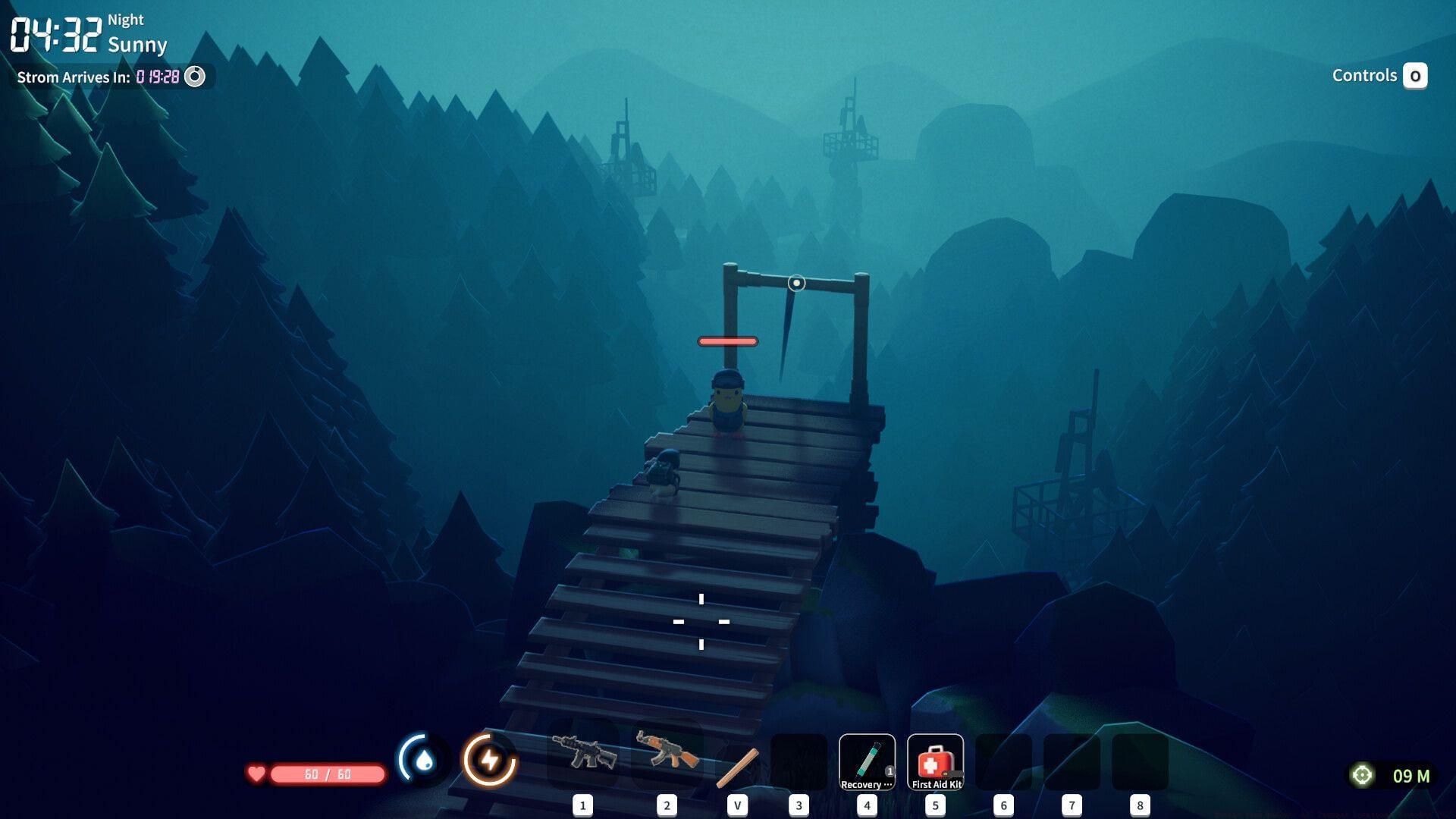
Task: Click the green target distance icon near 09 M
Action: tap(1361, 774)
